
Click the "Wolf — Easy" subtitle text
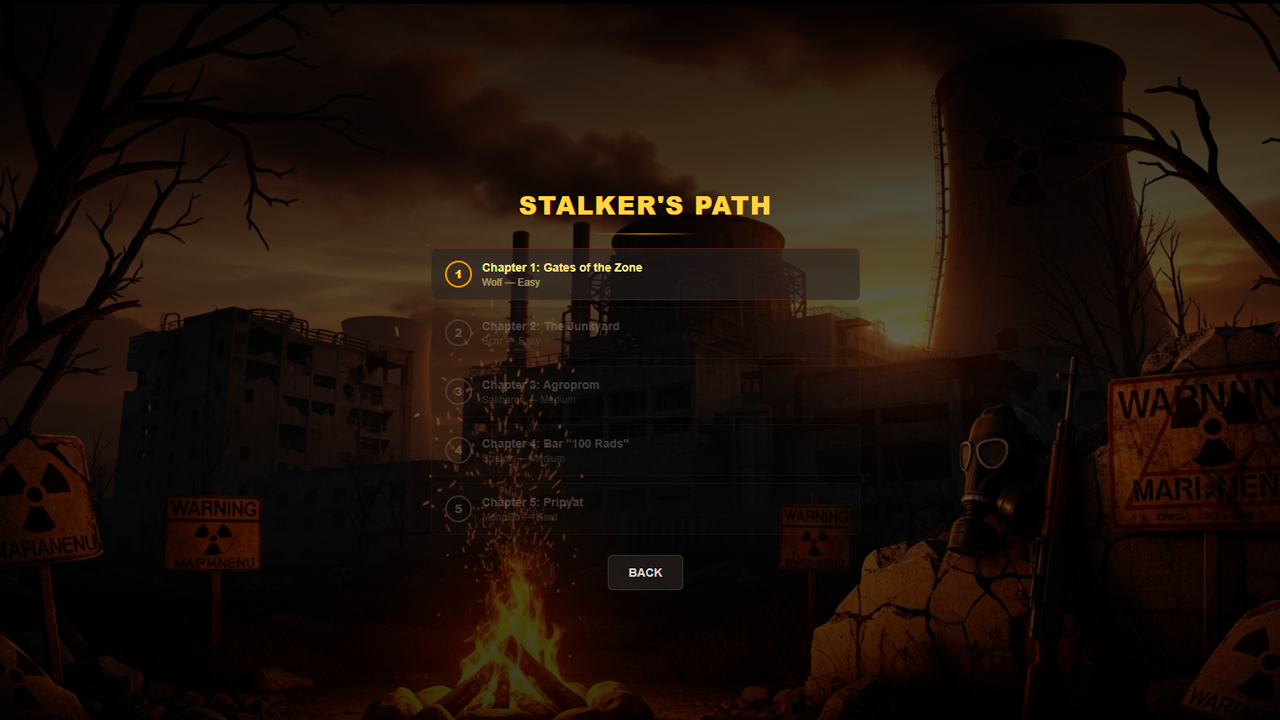510,282
